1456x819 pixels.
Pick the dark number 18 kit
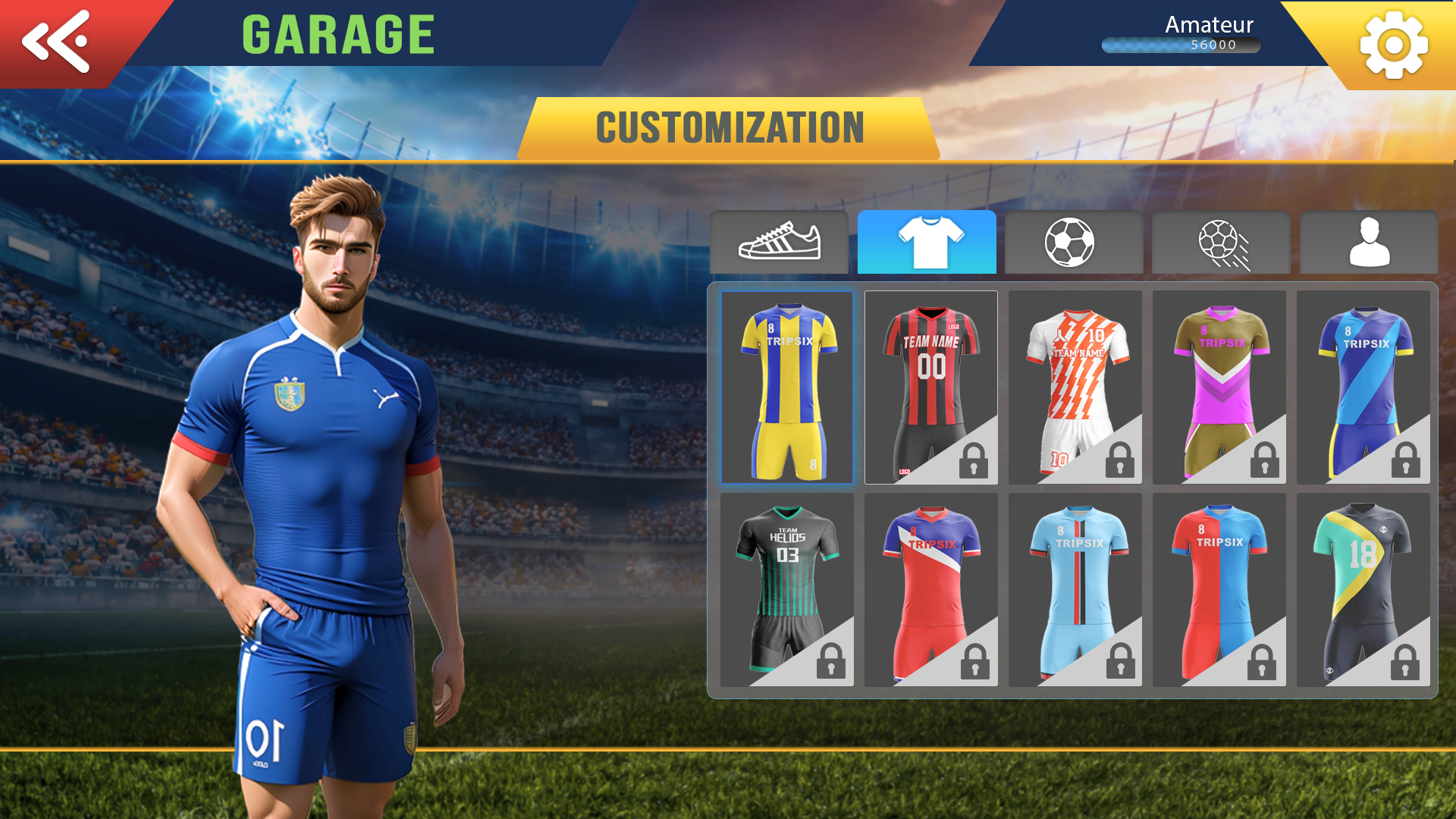[1363, 590]
